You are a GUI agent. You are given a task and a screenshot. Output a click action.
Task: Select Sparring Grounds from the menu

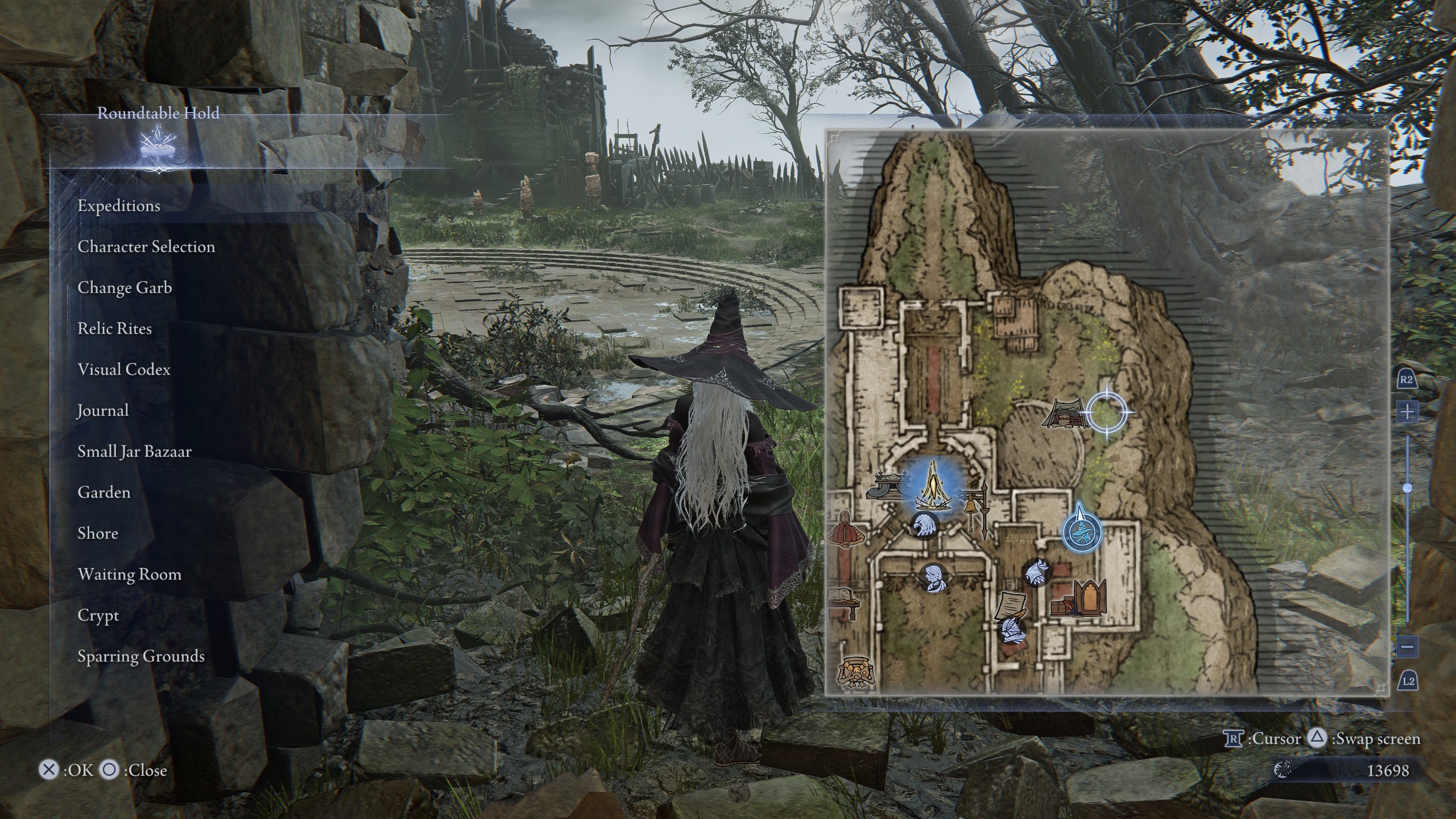(x=142, y=656)
